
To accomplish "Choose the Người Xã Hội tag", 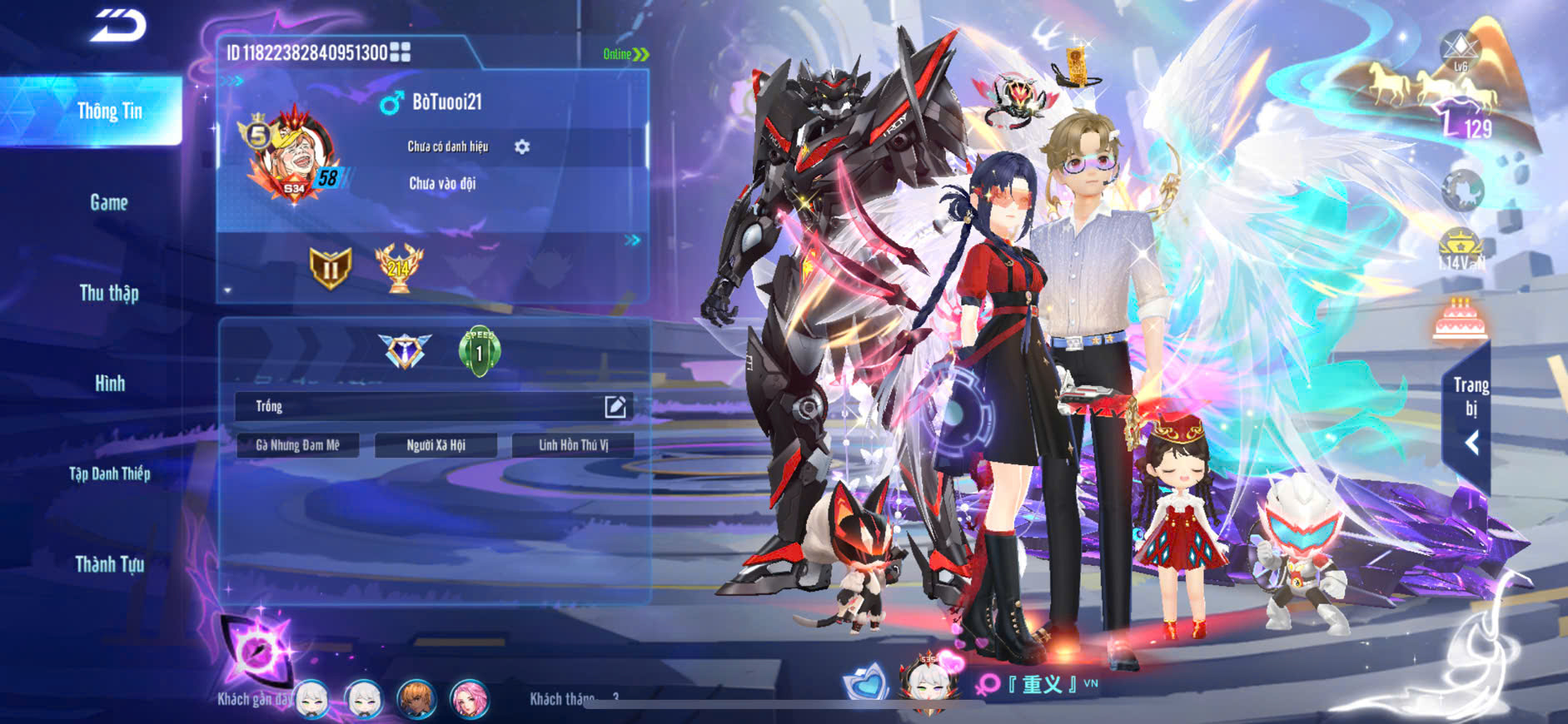I will (436, 445).
